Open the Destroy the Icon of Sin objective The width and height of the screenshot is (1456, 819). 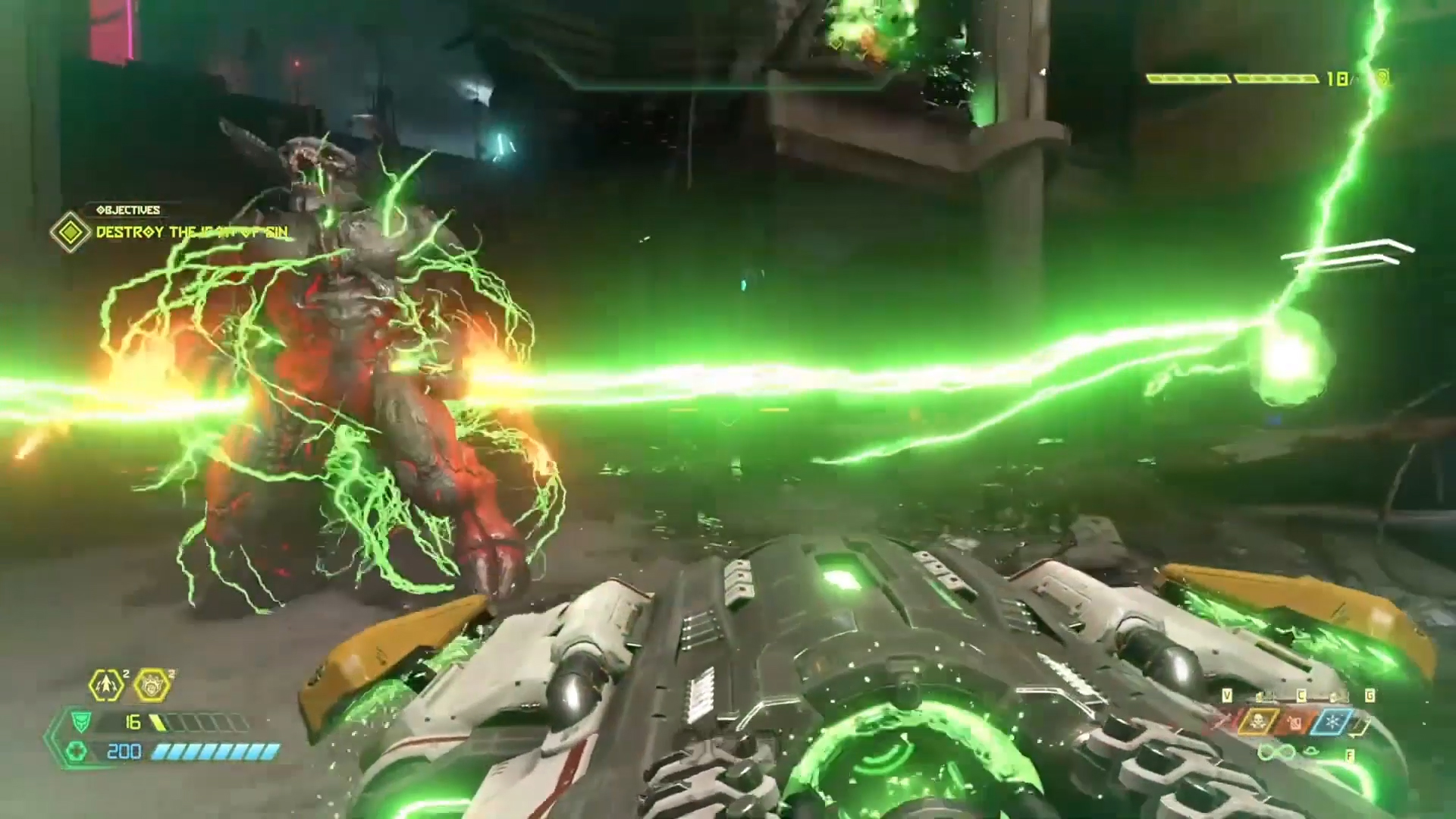coord(191,232)
